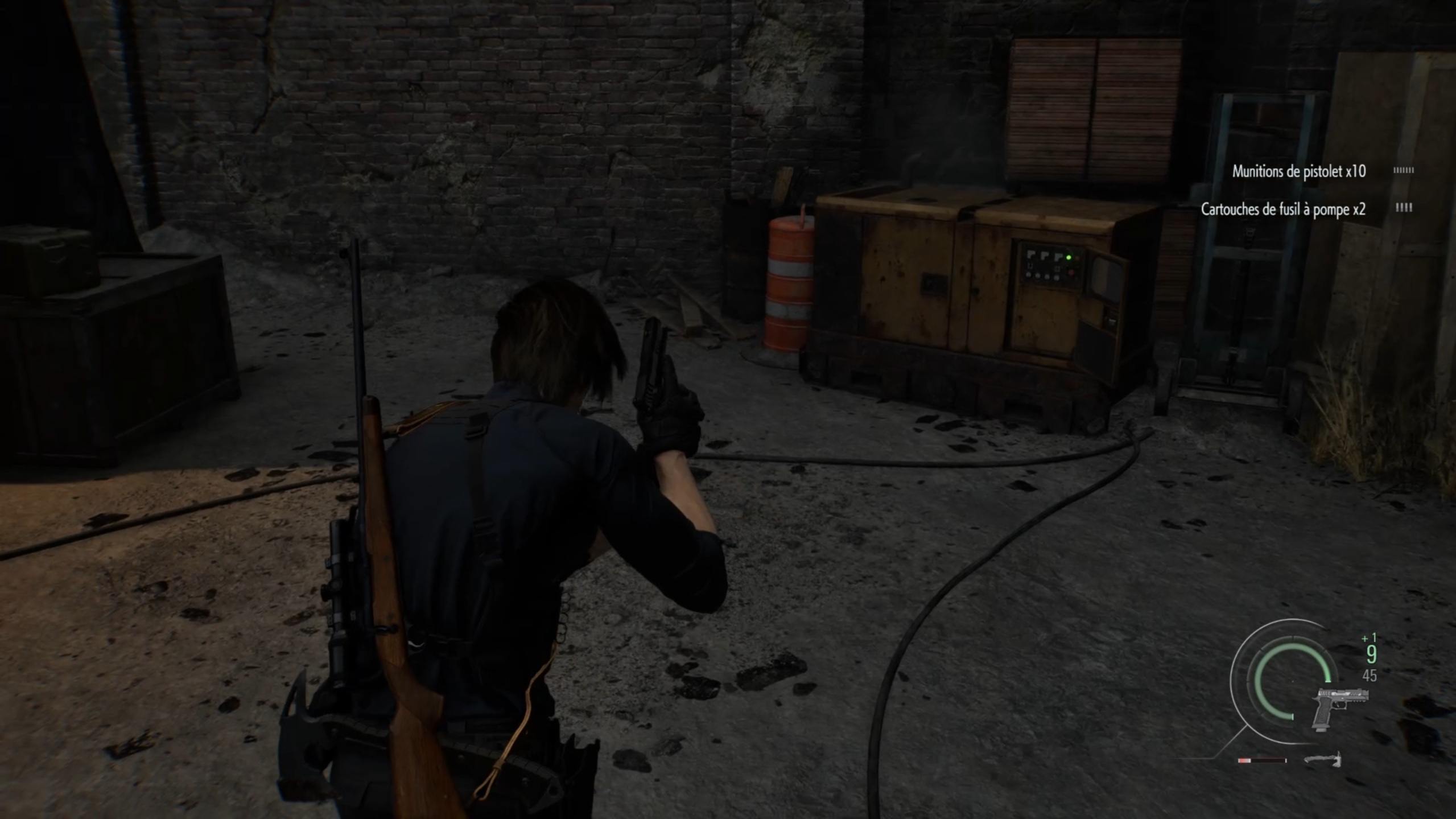Select the 'Cartouches de fusil à pompe x2' notification
Image resolution: width=1456 pixels, height=819 pixels.
click(x=1282, y=209)
